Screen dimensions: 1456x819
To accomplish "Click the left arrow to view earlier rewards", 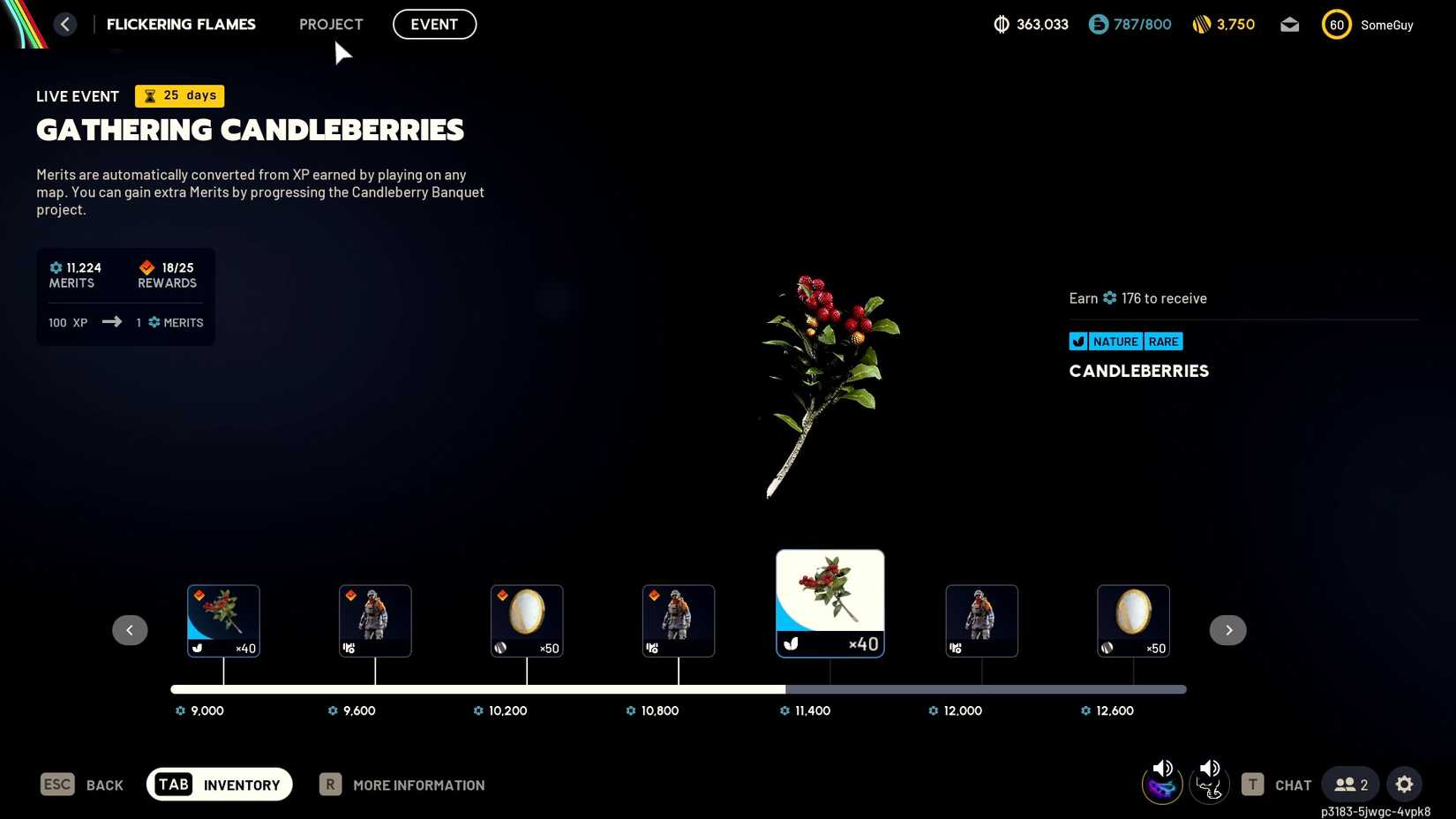I will tap(130, 629).
